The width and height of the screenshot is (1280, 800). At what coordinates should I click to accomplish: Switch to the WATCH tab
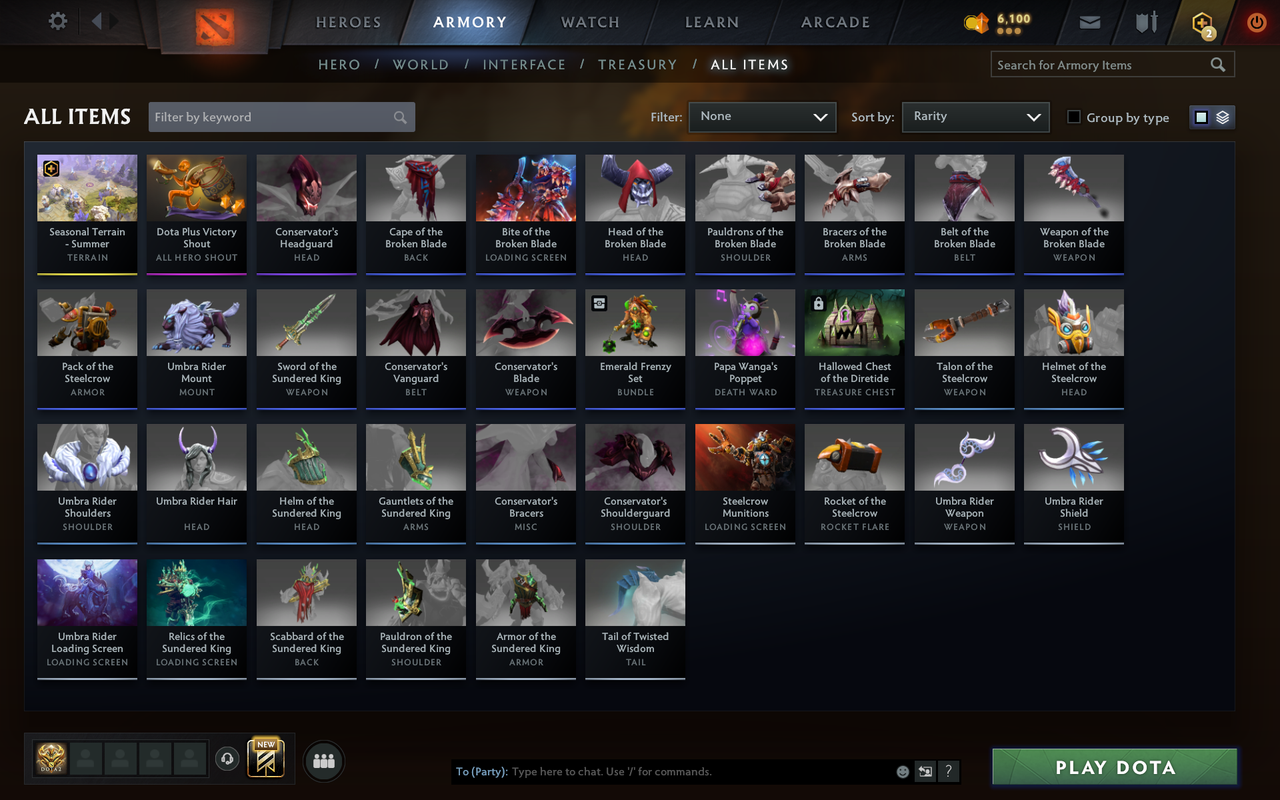[x=590, y=22]
